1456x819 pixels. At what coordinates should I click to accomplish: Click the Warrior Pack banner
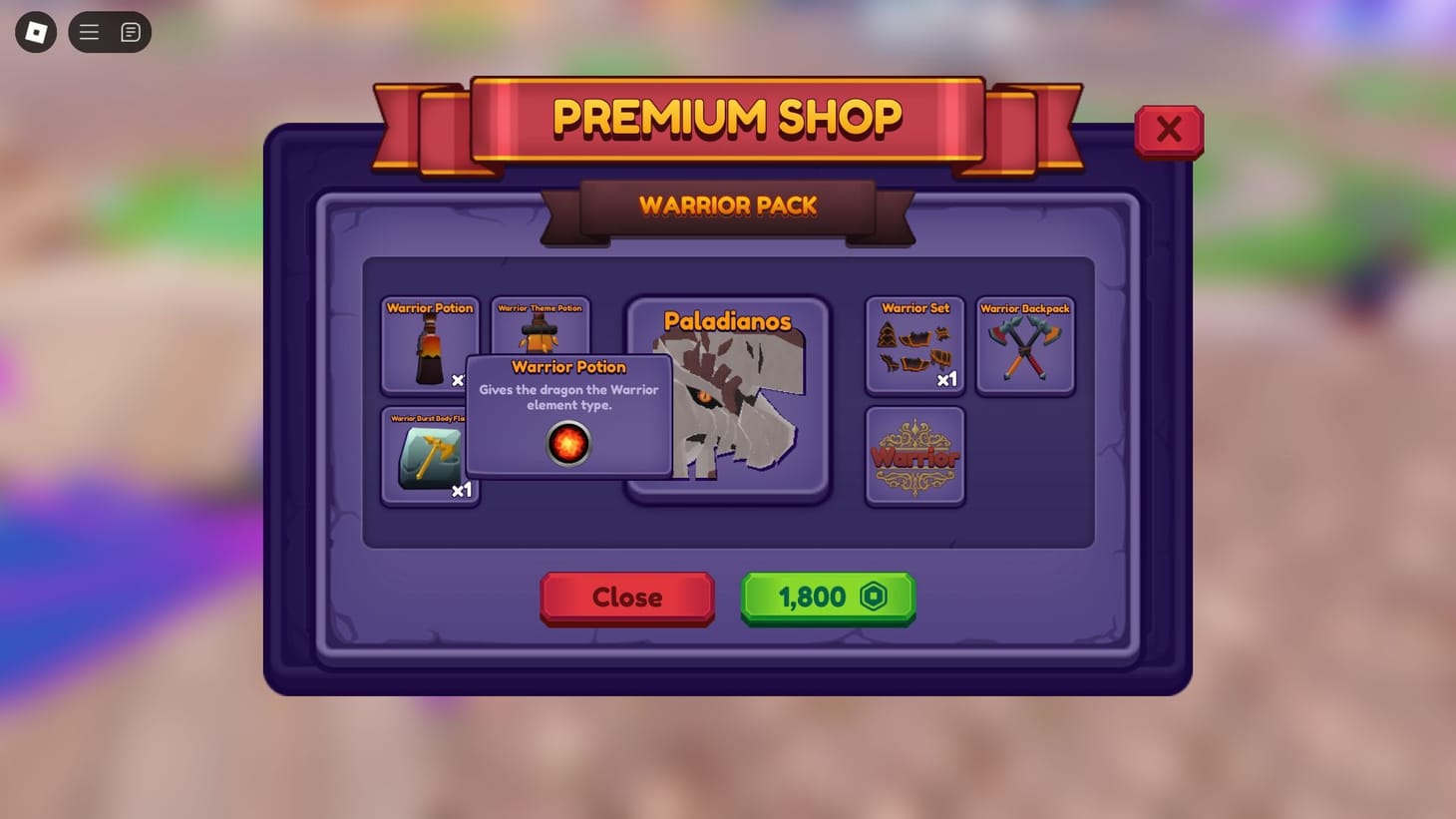pos(727,206)
